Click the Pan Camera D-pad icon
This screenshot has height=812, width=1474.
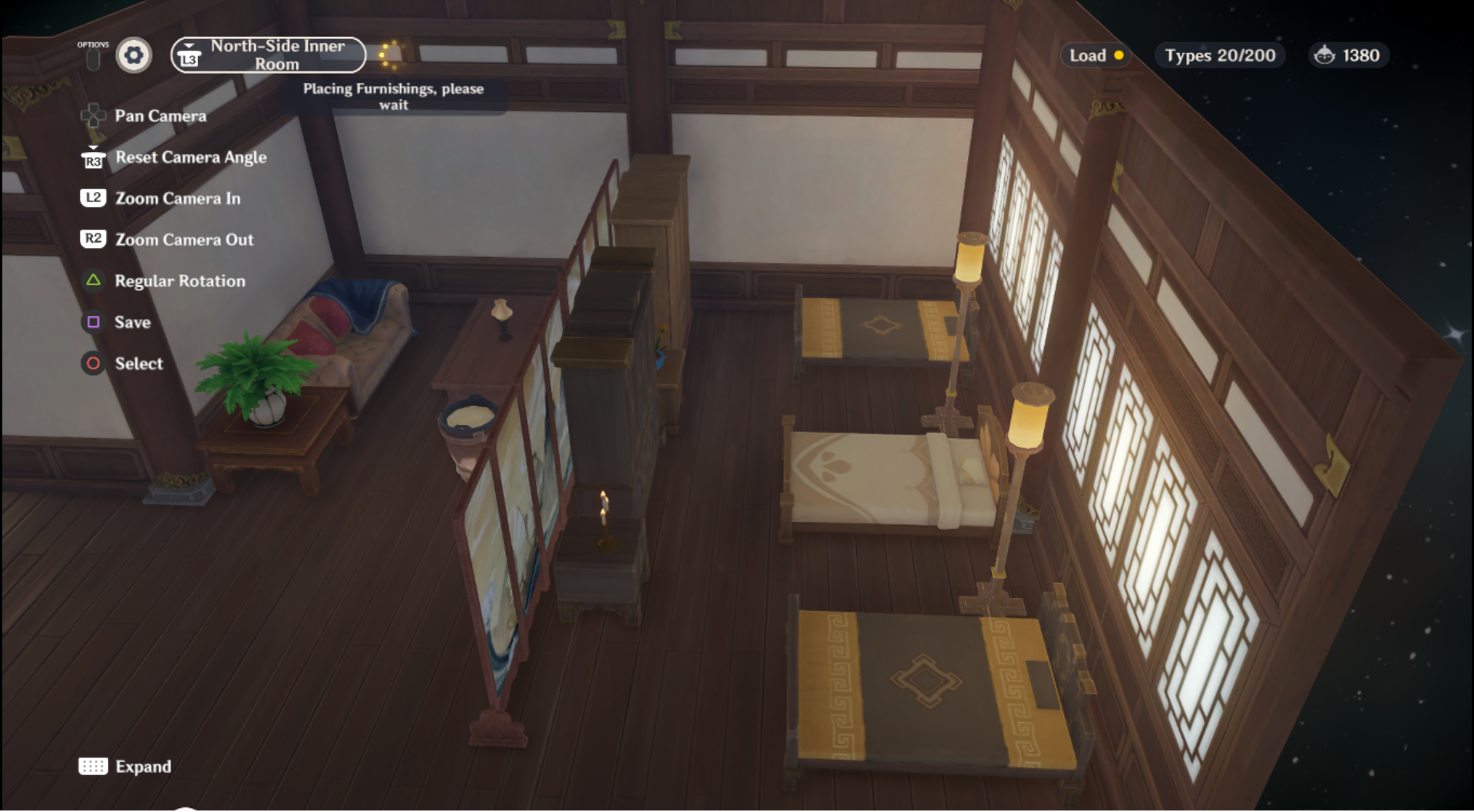[93, 115]
